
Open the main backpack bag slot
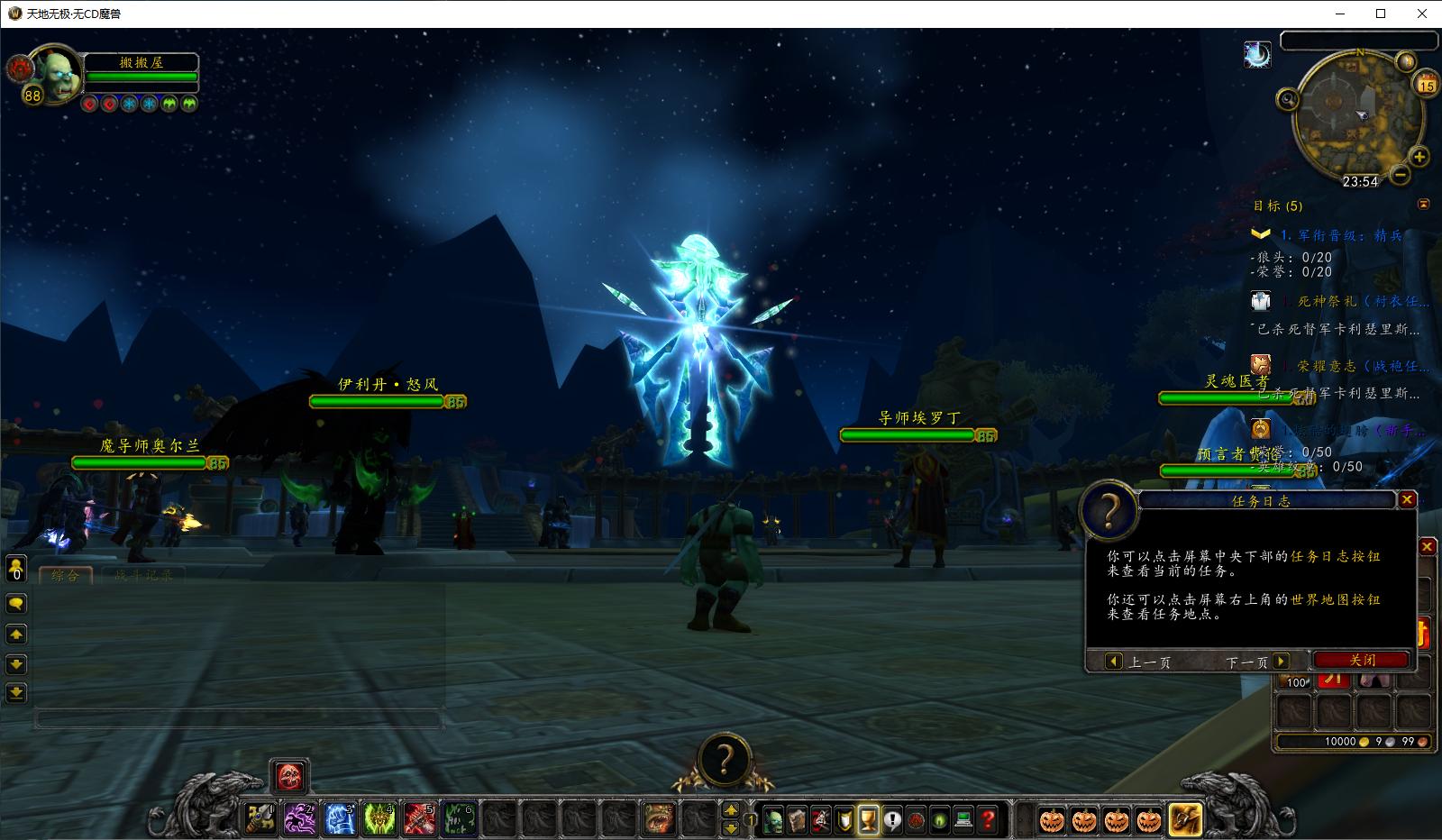click(1184, 818)
